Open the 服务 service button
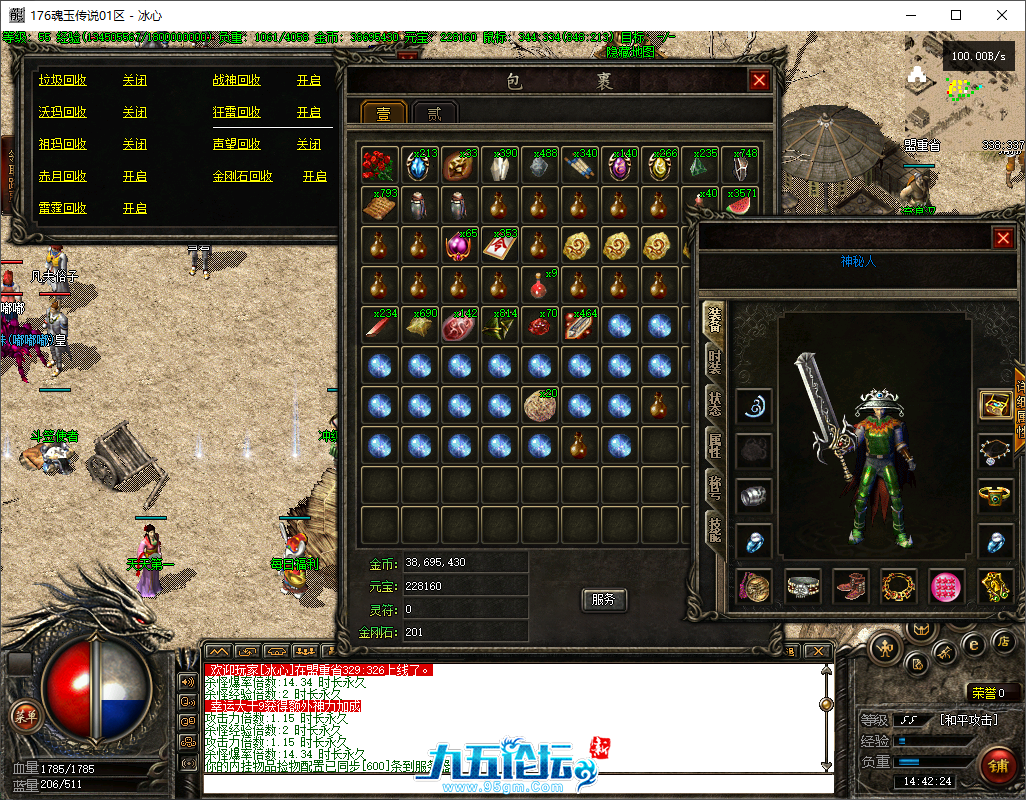 tap(603, 599)
